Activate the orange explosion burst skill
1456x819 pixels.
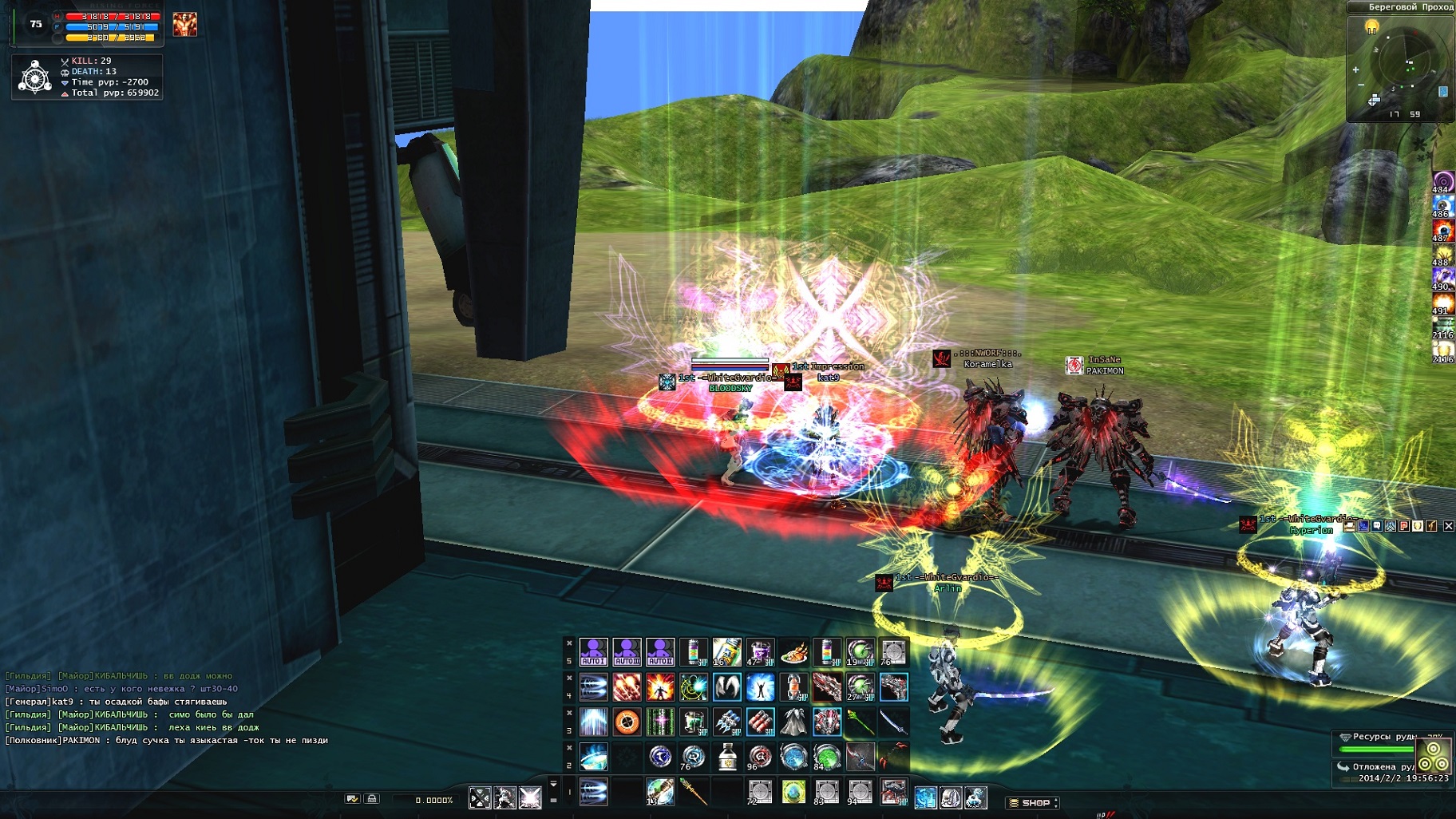[660, 686]
